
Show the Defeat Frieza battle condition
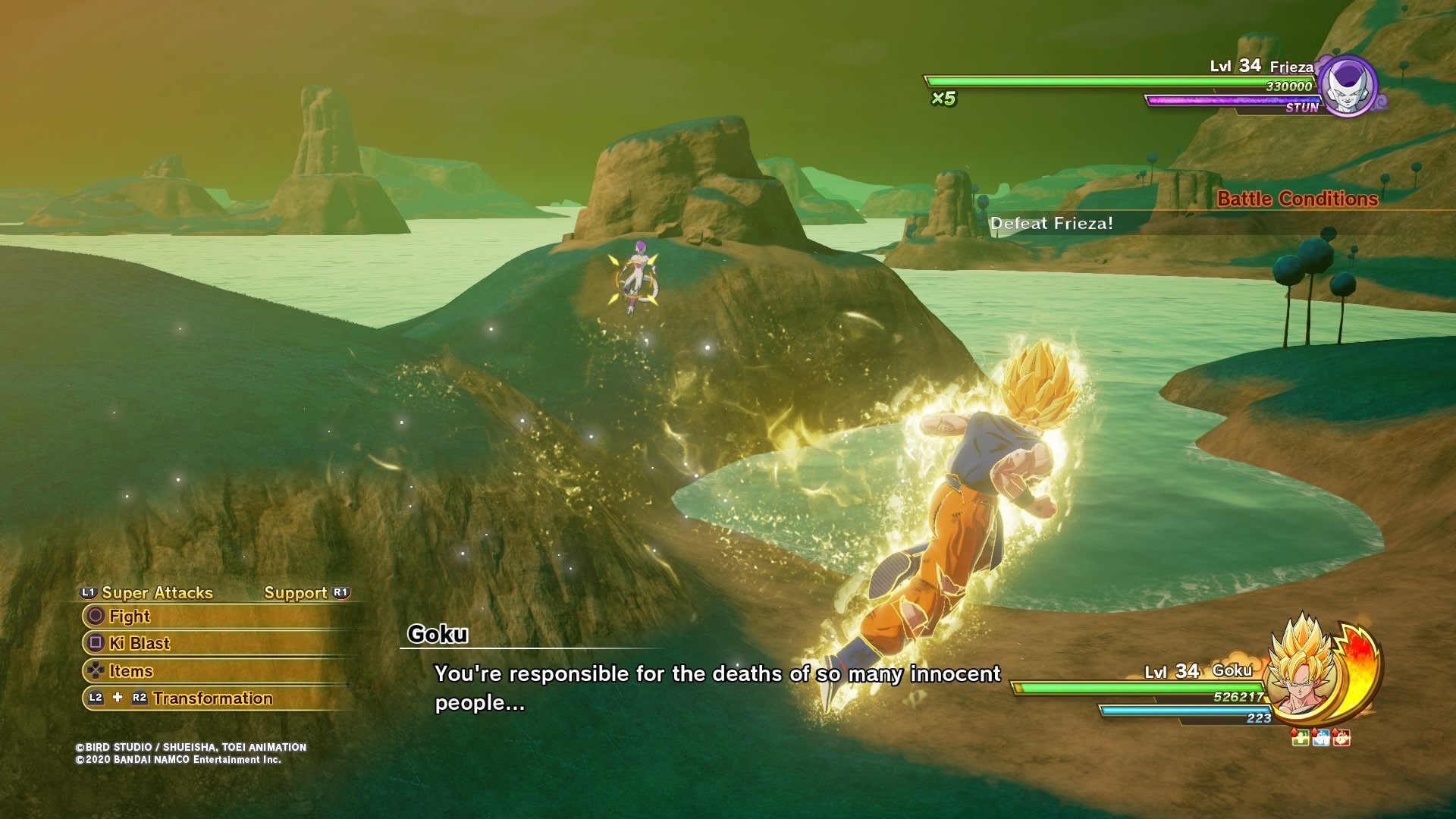pyautogui.click(x=1051, y=224)
